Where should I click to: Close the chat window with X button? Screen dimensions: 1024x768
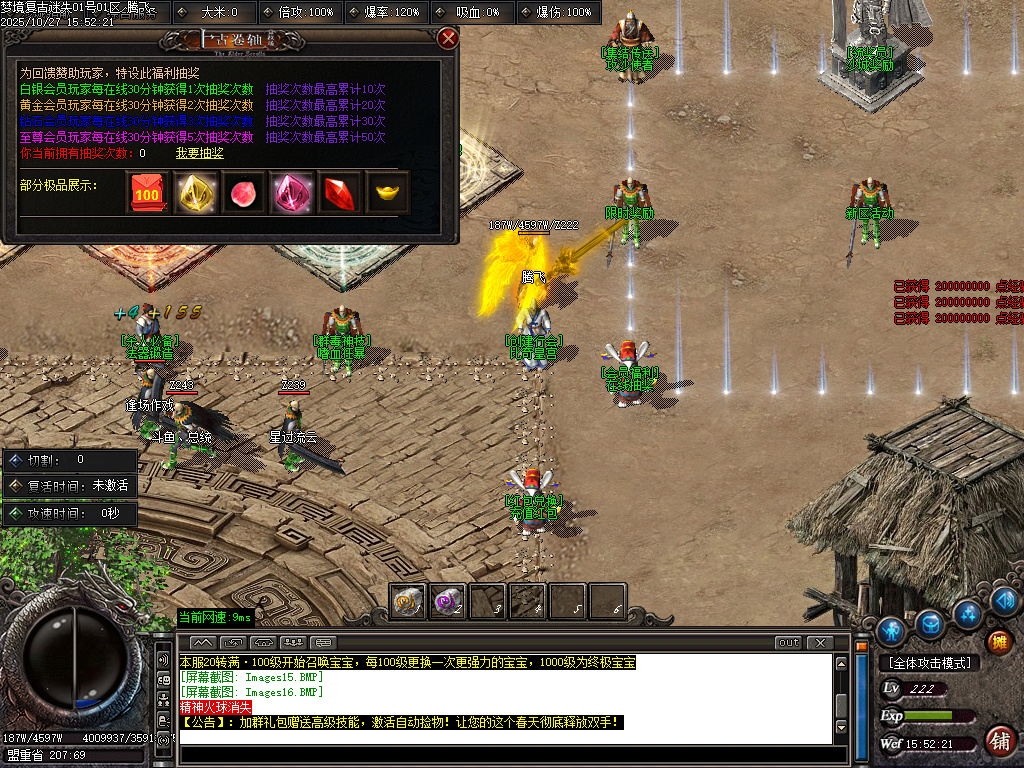pyautogui.click(x=820, y=642)
